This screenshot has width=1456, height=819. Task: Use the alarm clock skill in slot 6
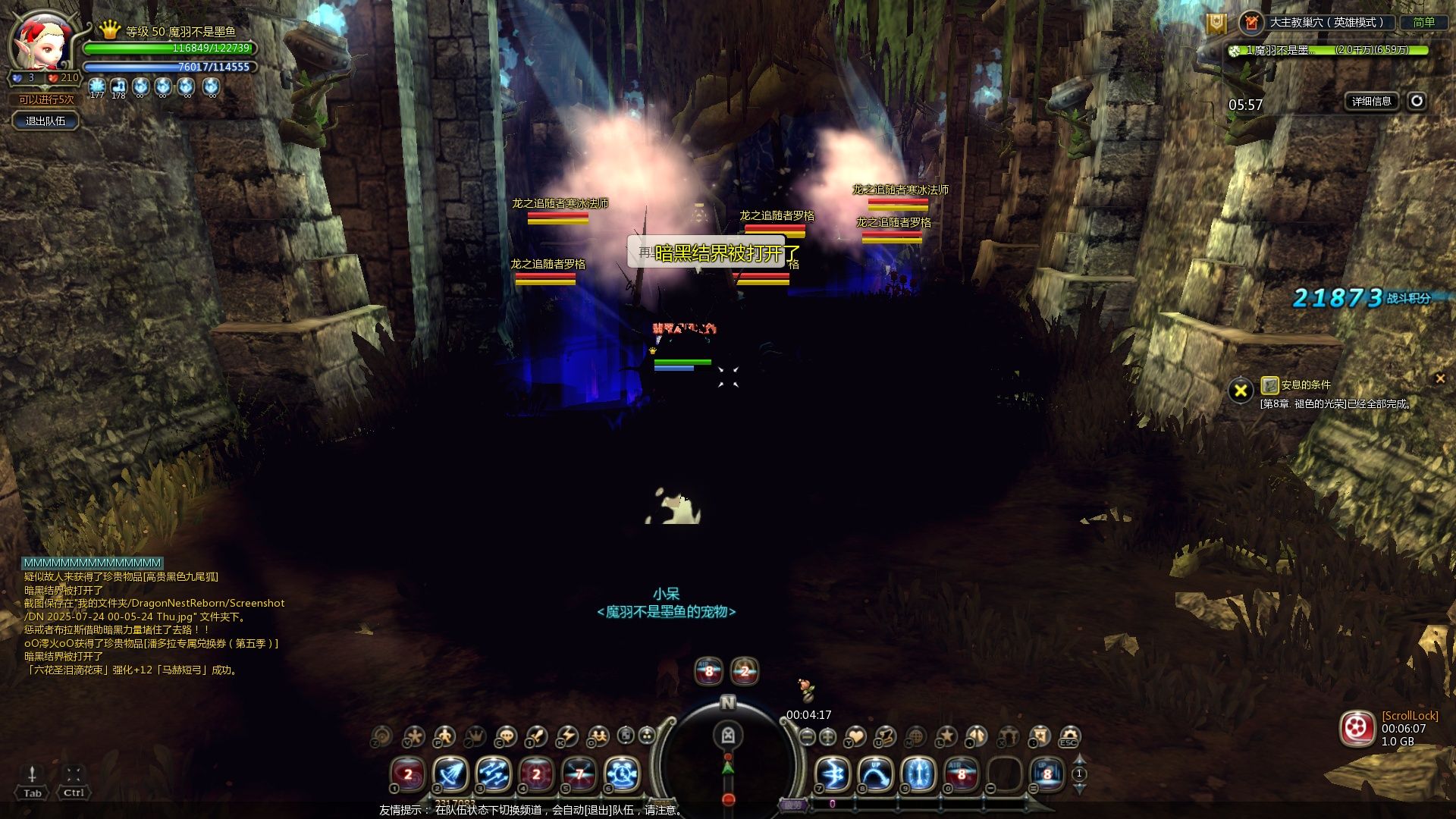pyautogui.click(x=622, y=775)
